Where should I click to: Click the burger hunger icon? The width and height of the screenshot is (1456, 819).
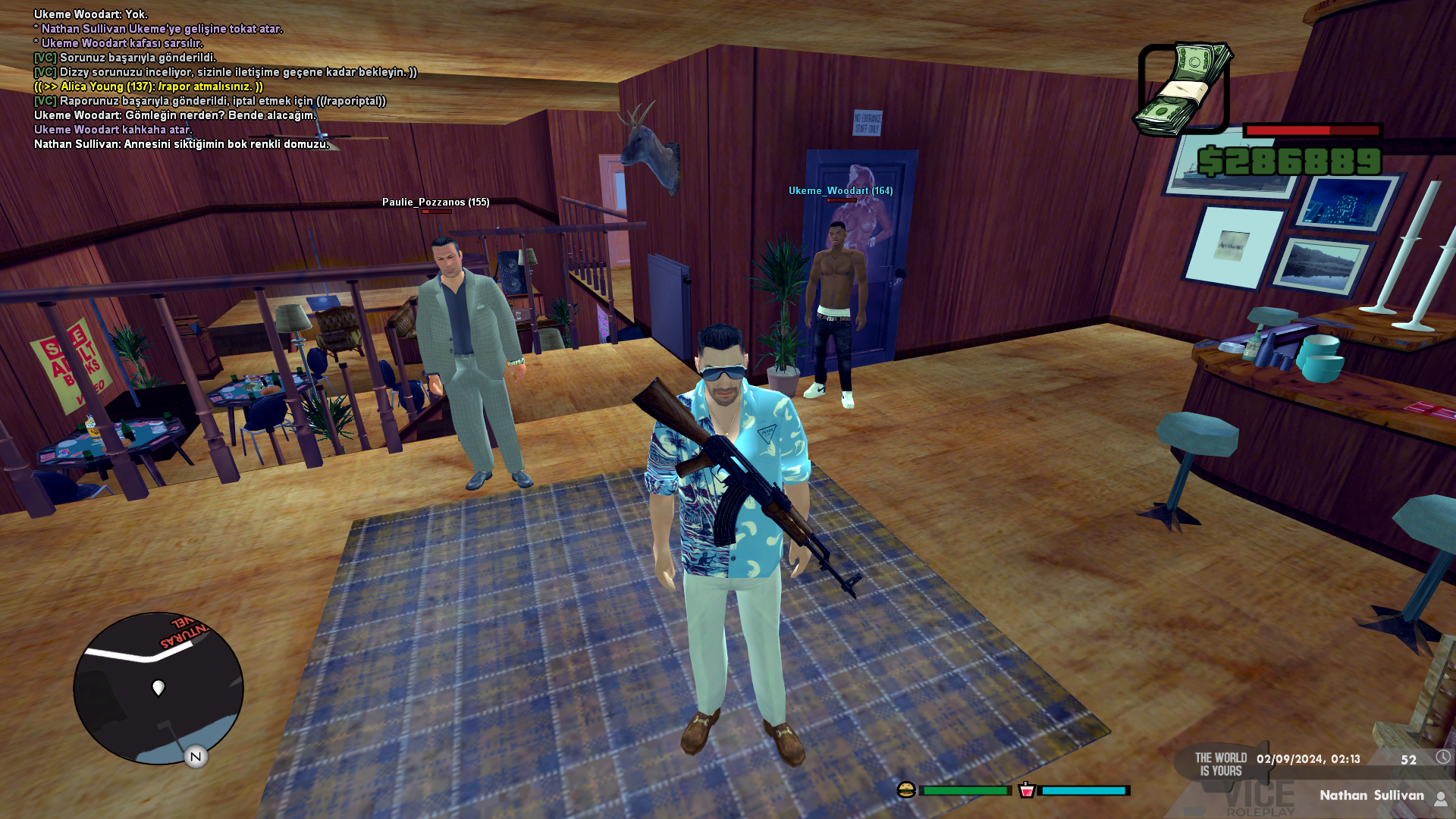906,790
